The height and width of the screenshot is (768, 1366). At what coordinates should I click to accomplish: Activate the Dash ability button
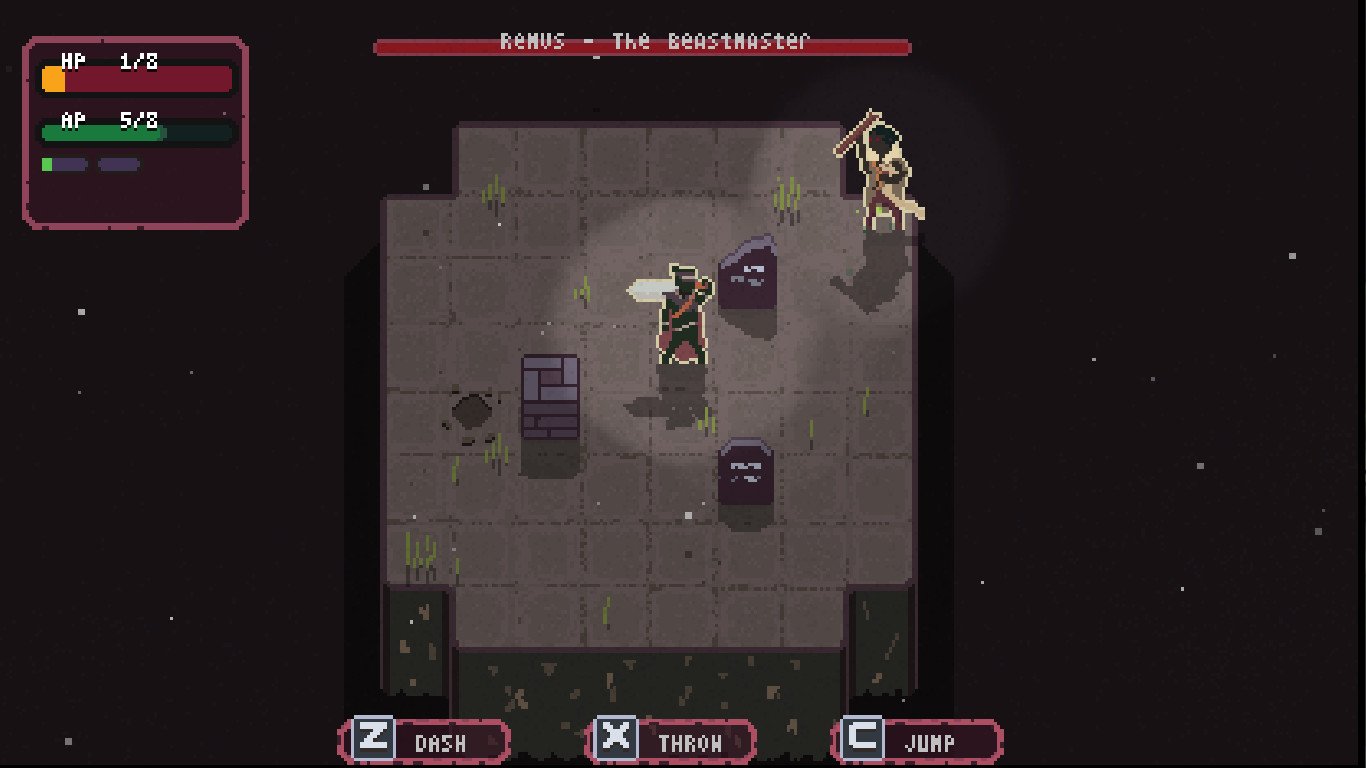click(425, 742)
